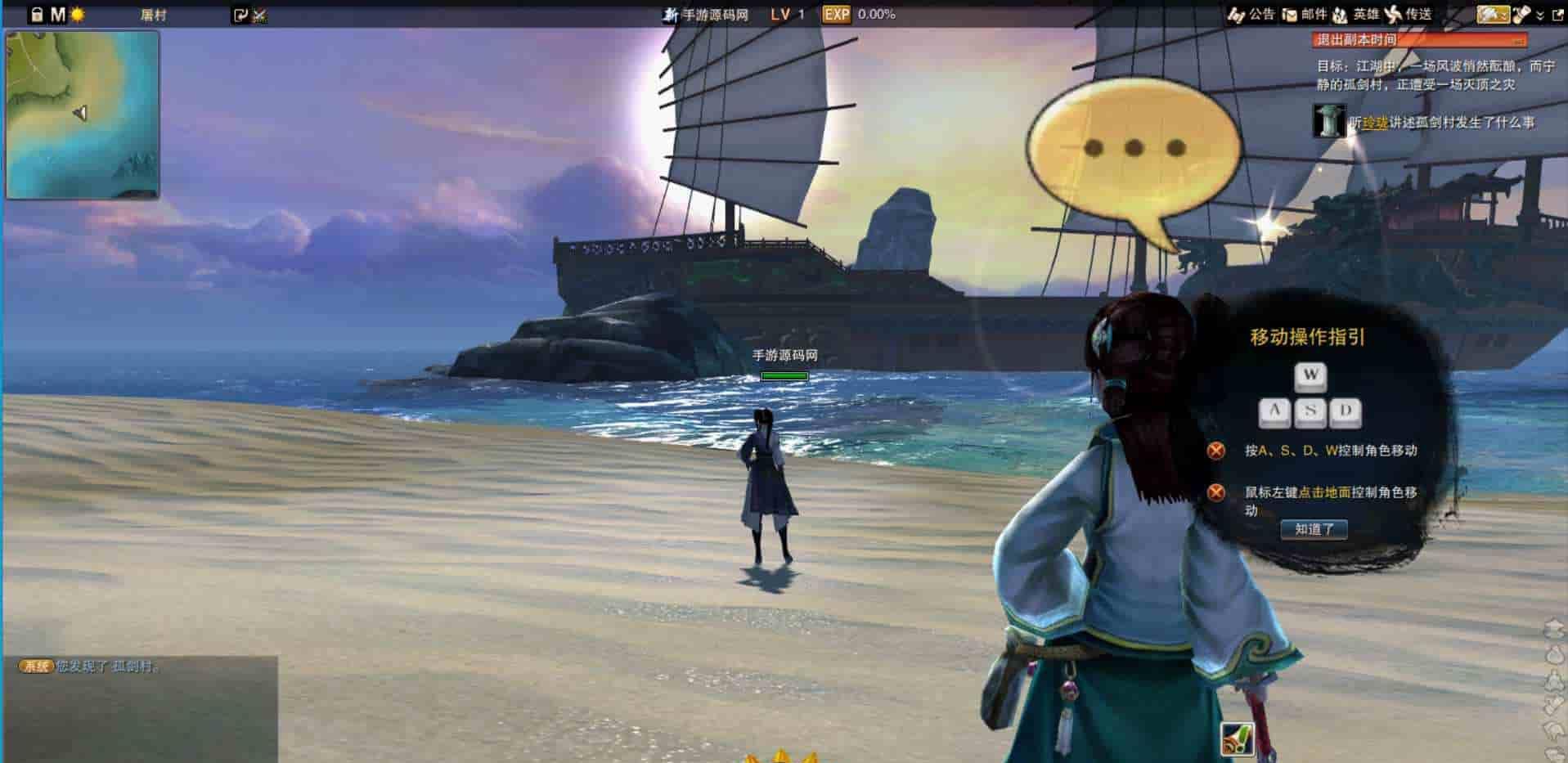Viewport: 1568px width, 763px height.
Task: Click the pop-out window icon
Action: coord(1557,15)
